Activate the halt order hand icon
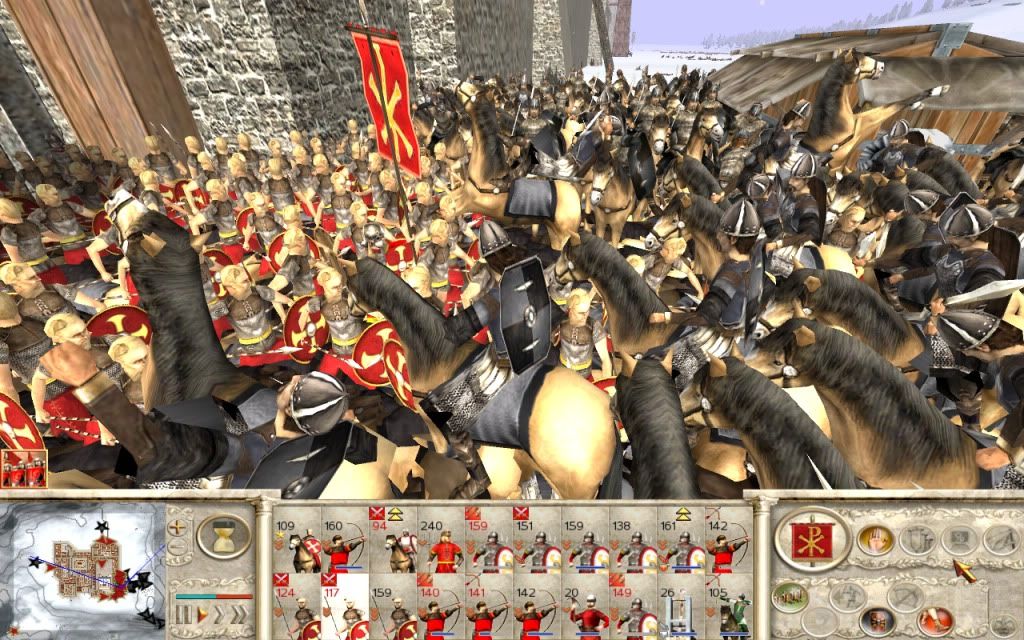This screenshot has width=1024, height=640. tap(873, 540)
